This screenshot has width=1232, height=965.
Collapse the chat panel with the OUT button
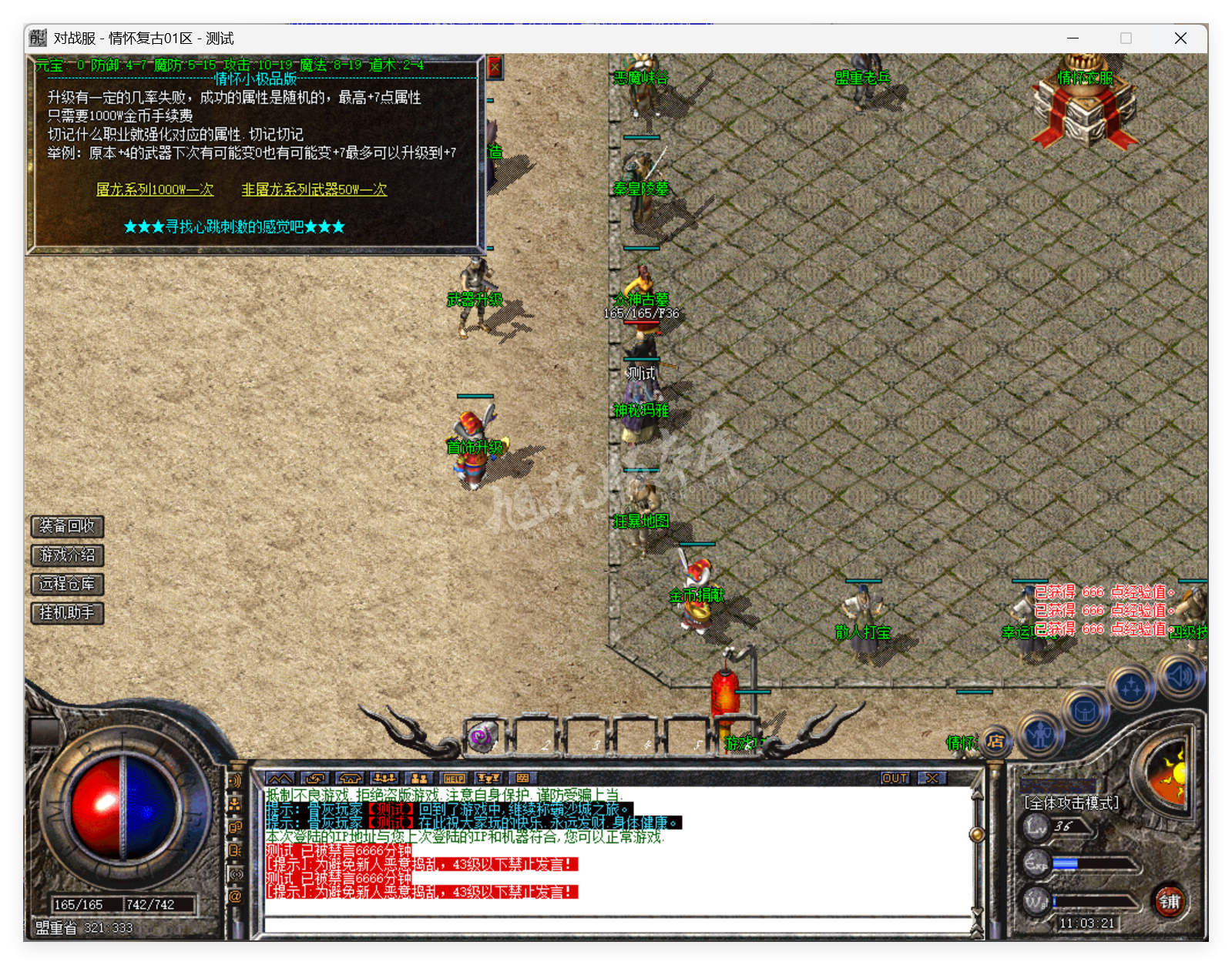tap(894, 779)
